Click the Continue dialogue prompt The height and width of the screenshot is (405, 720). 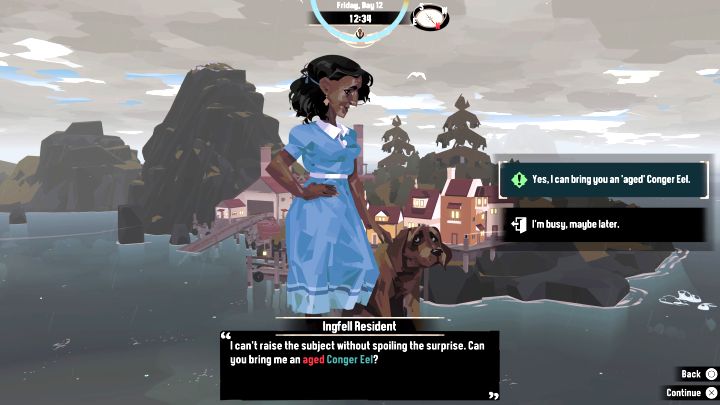point(691,393)
